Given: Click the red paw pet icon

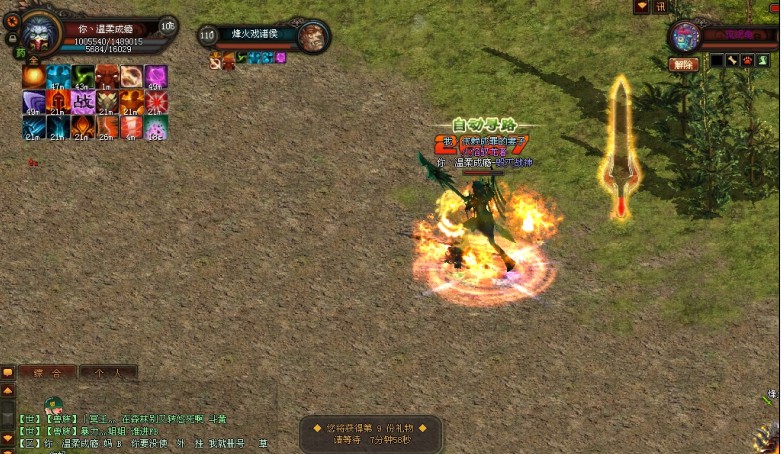Looking at the screenshot, I should click(747, 61).
